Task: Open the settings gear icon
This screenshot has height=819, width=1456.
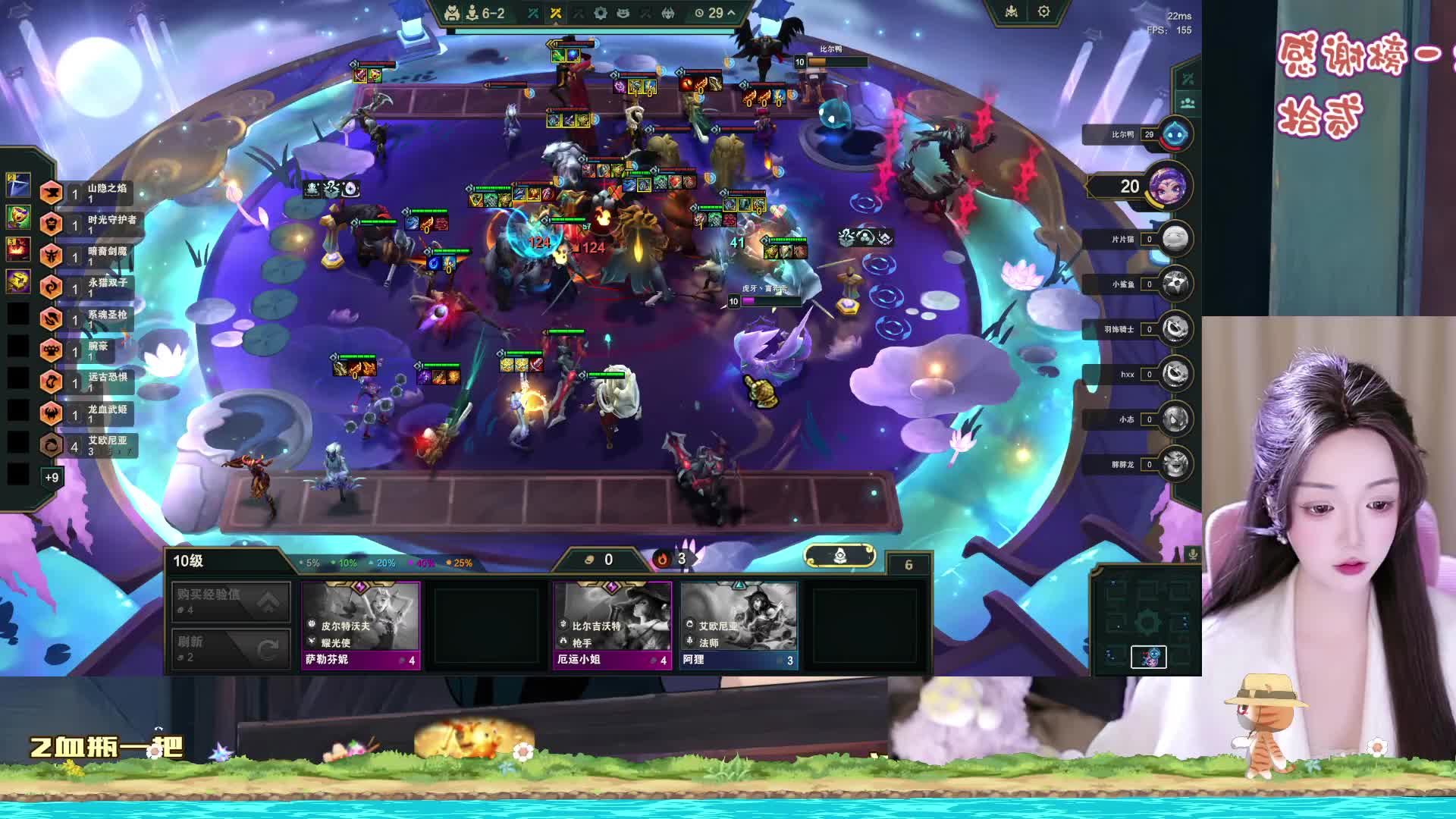Action: (x=1043, y=12)
